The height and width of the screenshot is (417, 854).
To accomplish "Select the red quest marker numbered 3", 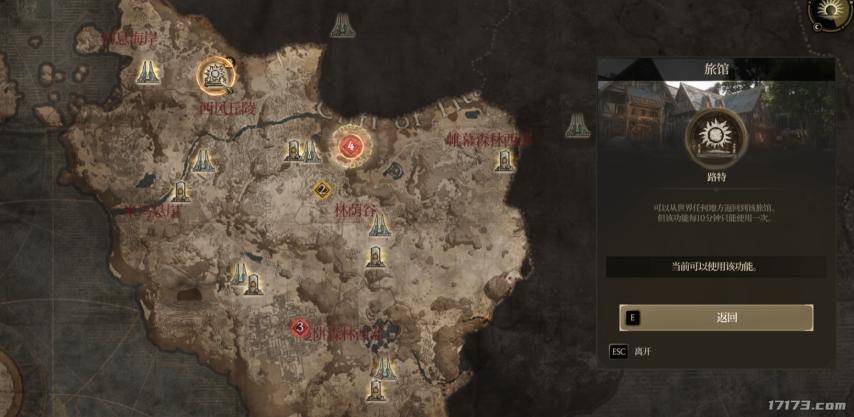I will [299, 327].
